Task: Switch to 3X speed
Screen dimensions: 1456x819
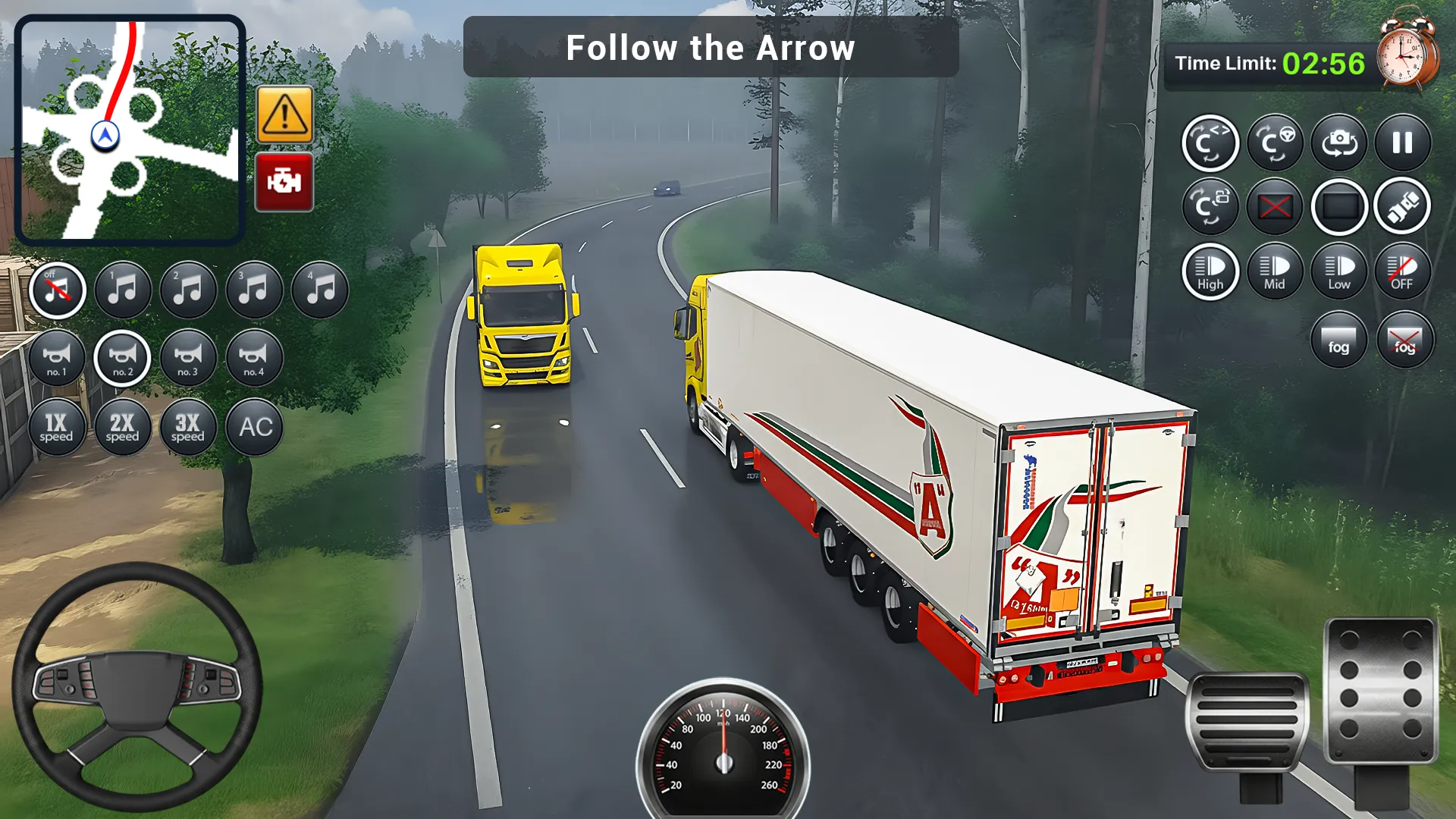Action: 188,427
